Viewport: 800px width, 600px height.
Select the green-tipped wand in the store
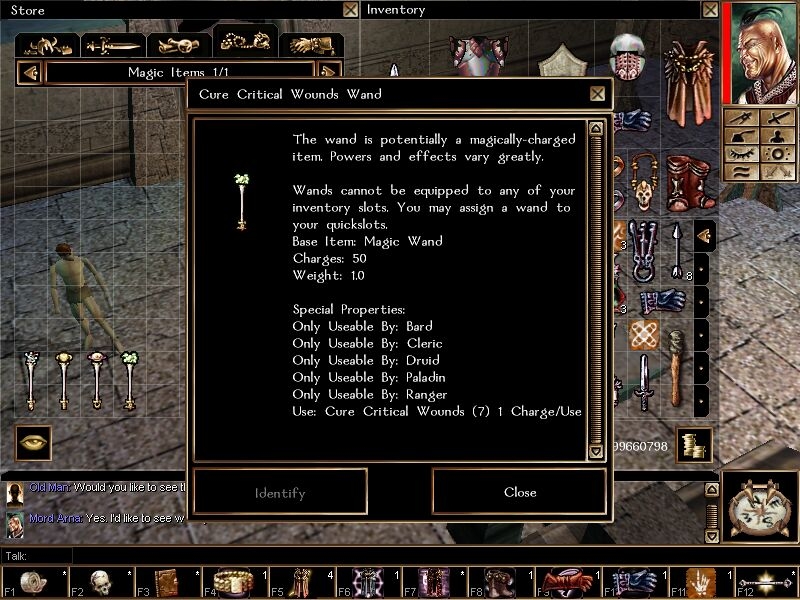coord(129,379)
